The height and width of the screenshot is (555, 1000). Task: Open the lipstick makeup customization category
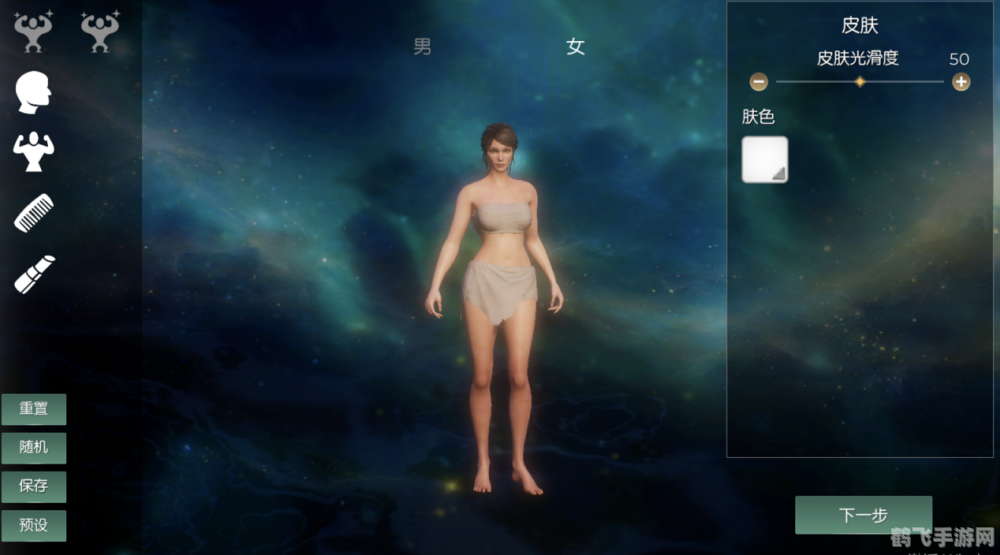tap(33, 274)
